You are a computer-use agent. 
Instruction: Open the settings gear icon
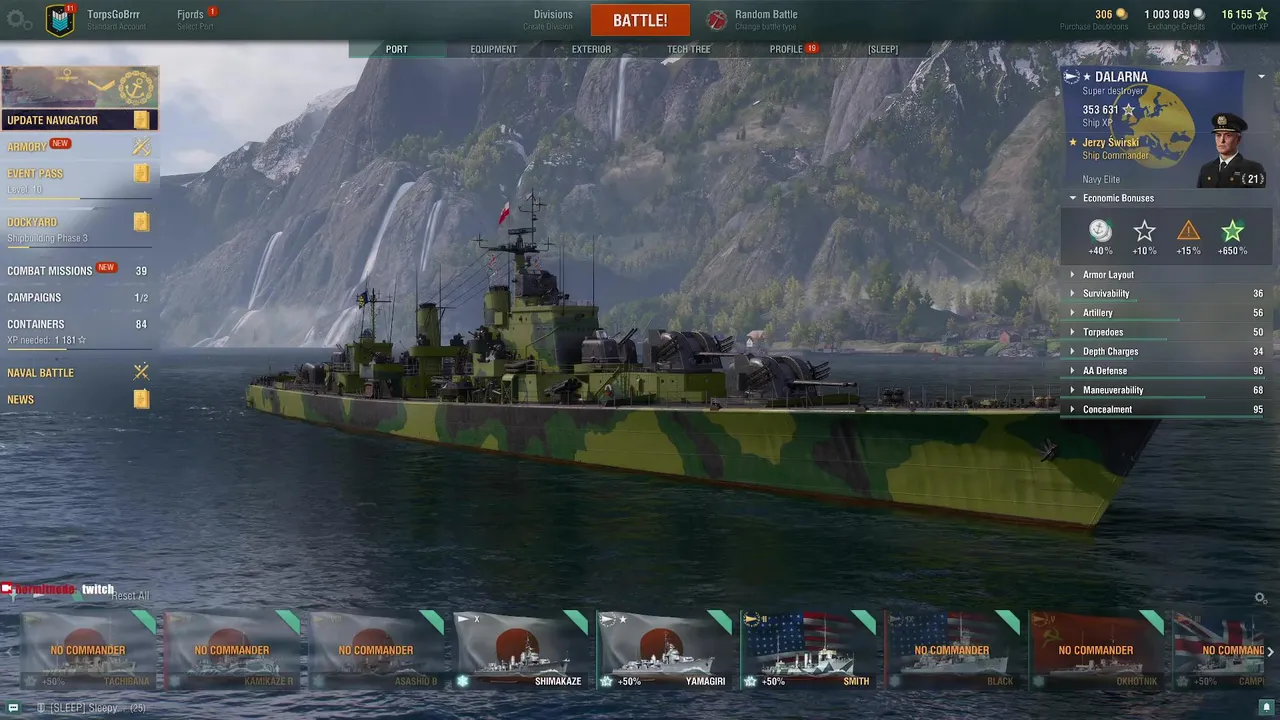pyautogui.click(x=19, y=20)
